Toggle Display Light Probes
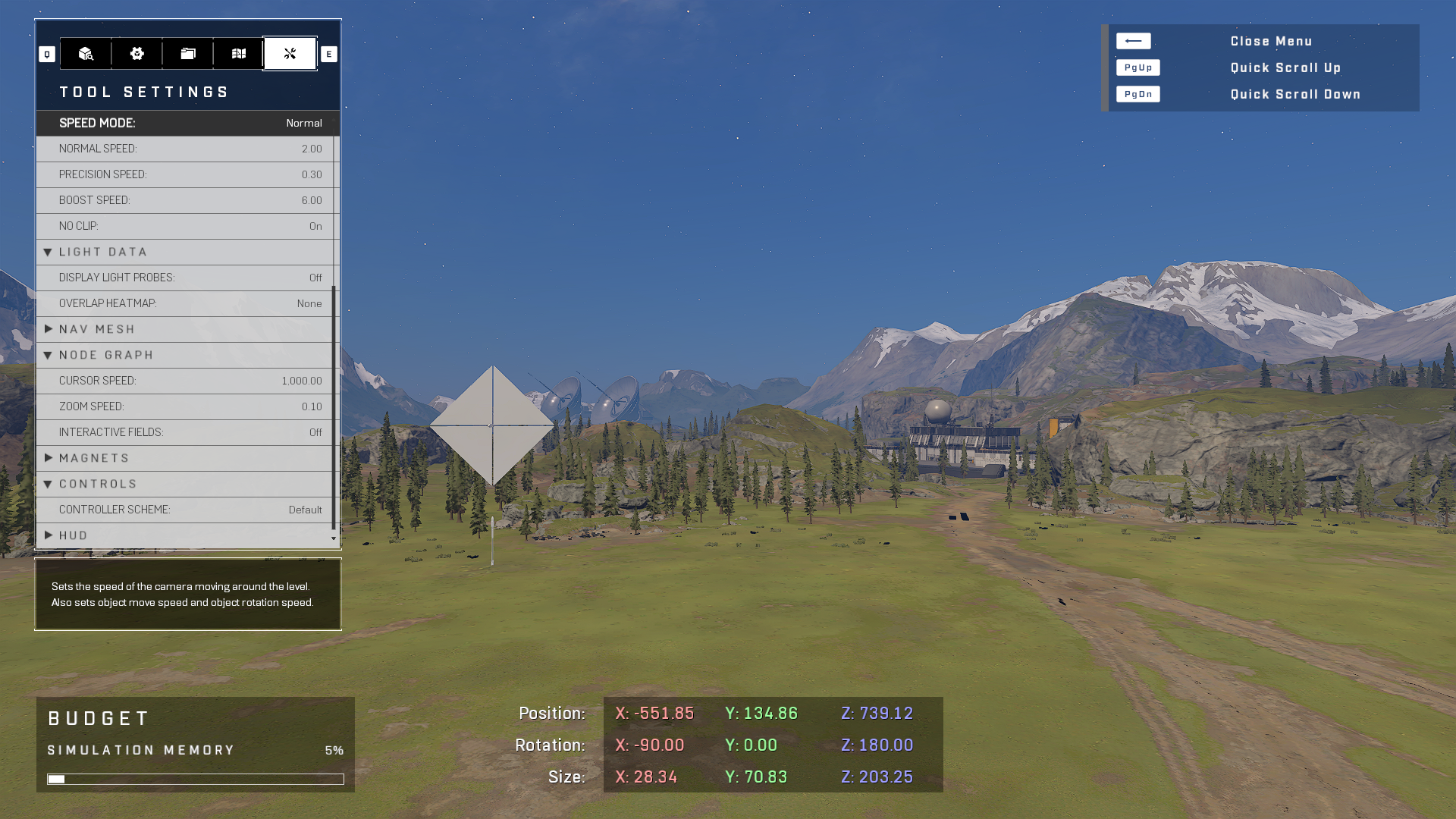The width and height of the screenshot is (1456, 819). click(186, 278)
